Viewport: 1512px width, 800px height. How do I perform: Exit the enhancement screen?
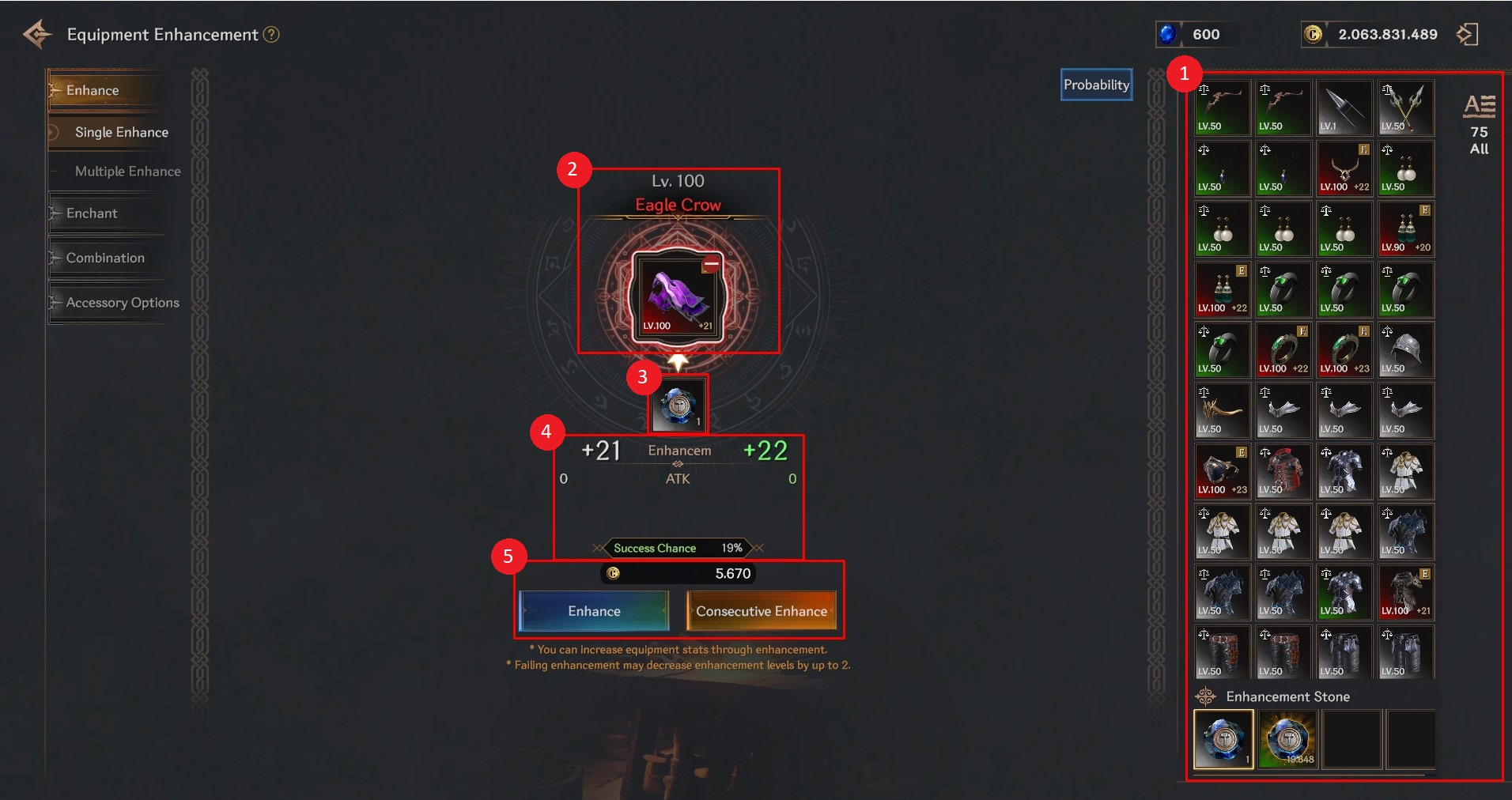click(x=1467, y=34)
